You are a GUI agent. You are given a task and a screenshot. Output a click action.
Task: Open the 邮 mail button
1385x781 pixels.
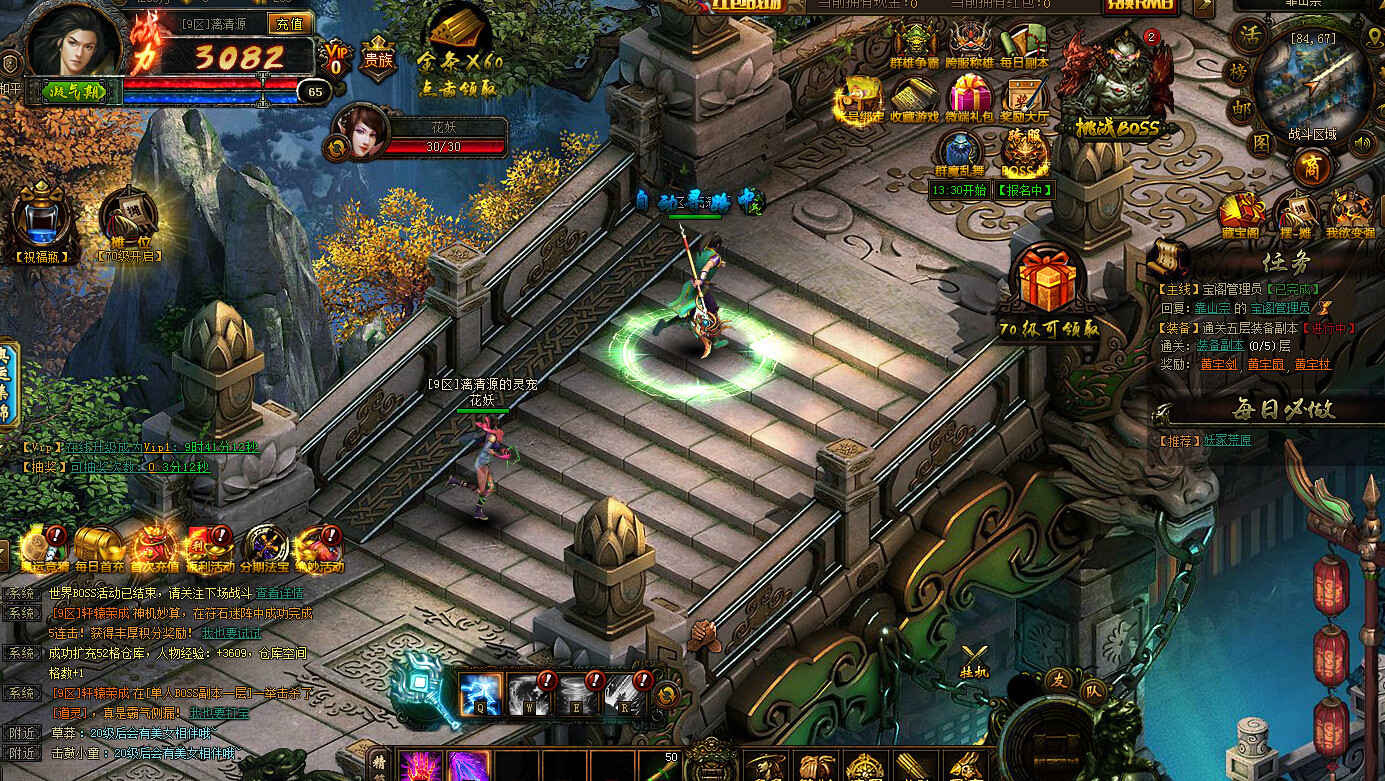click(x=1241, y=109)
